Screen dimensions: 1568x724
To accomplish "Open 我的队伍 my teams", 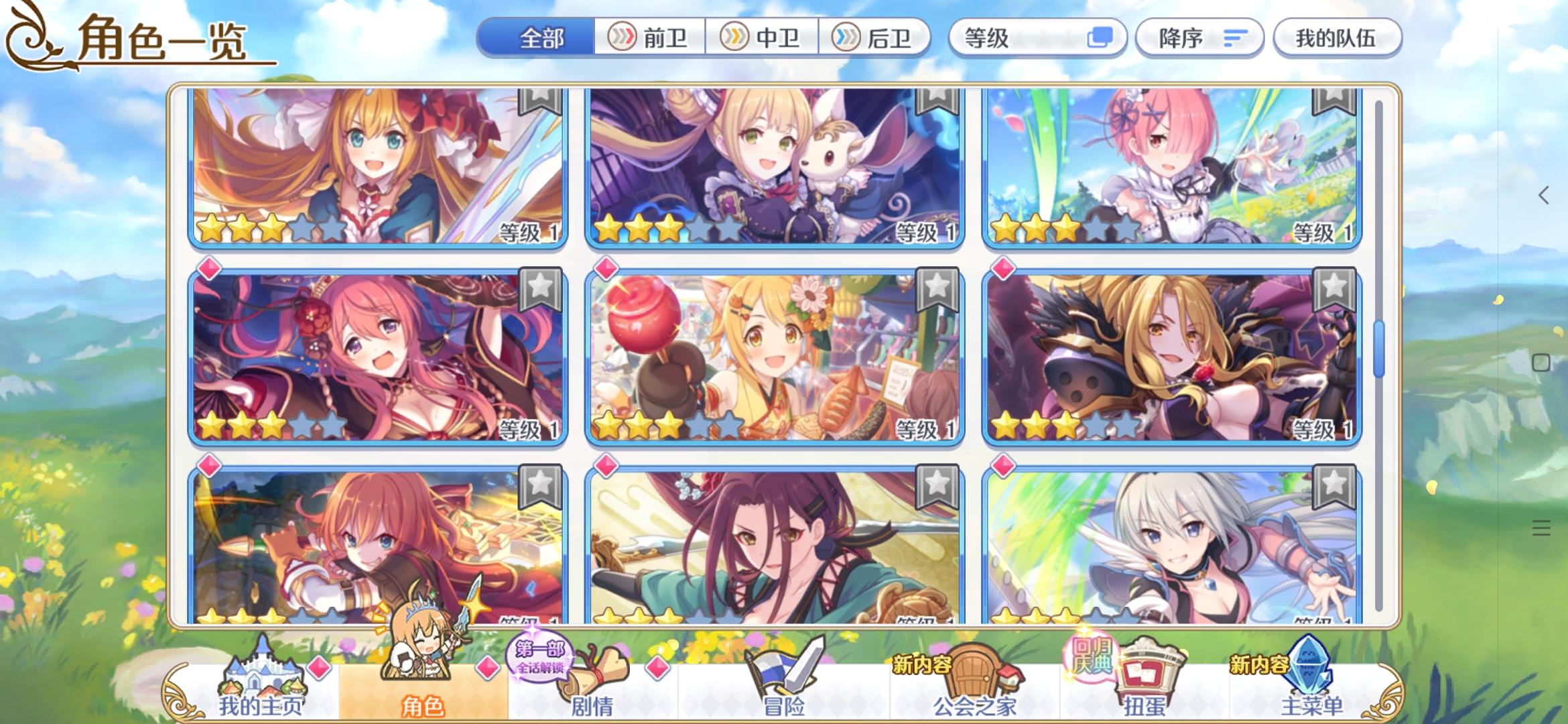I will (1337, 38).
